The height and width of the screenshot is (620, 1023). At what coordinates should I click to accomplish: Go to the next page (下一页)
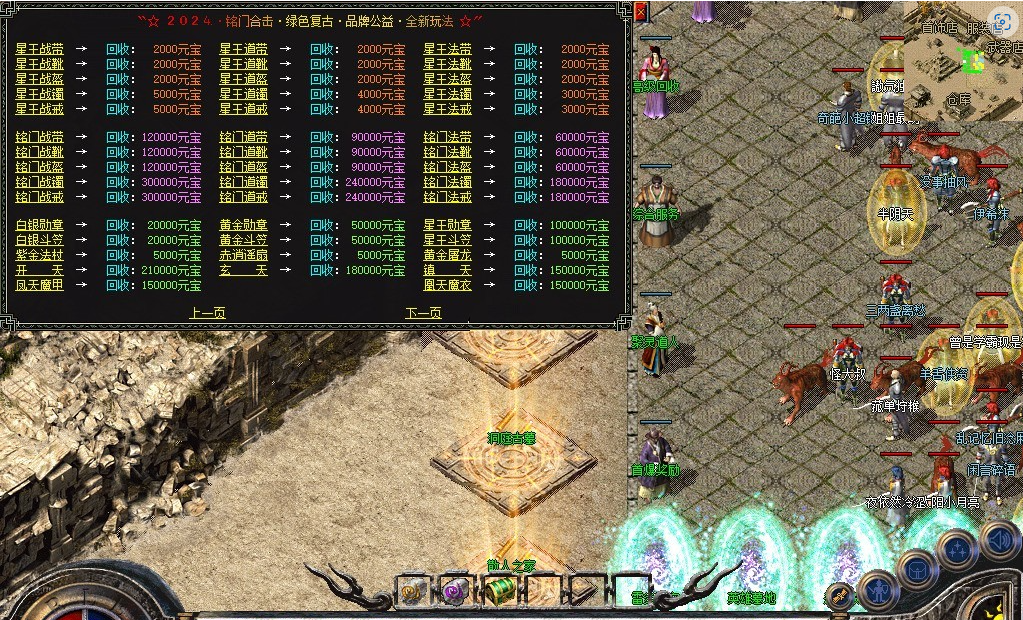(x=423, y=313)
